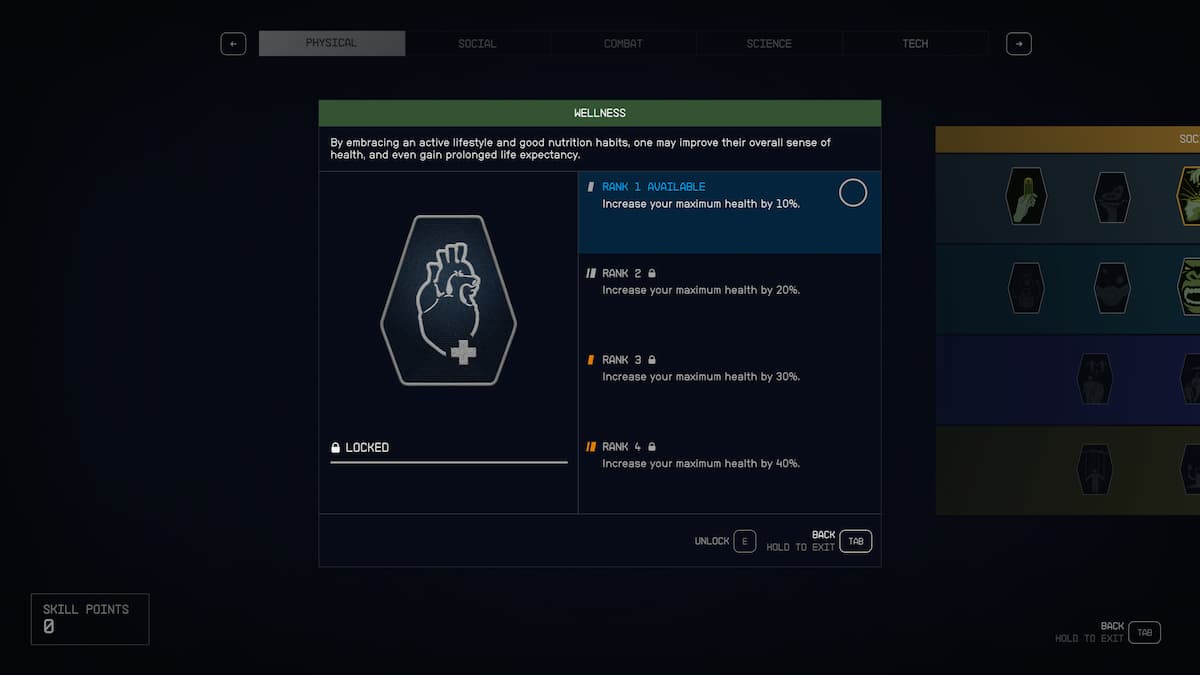Choose the green snarling face skill icon
This screenshot has width=1200, height=675.
pyautogui.click(x=1190, y=287)
